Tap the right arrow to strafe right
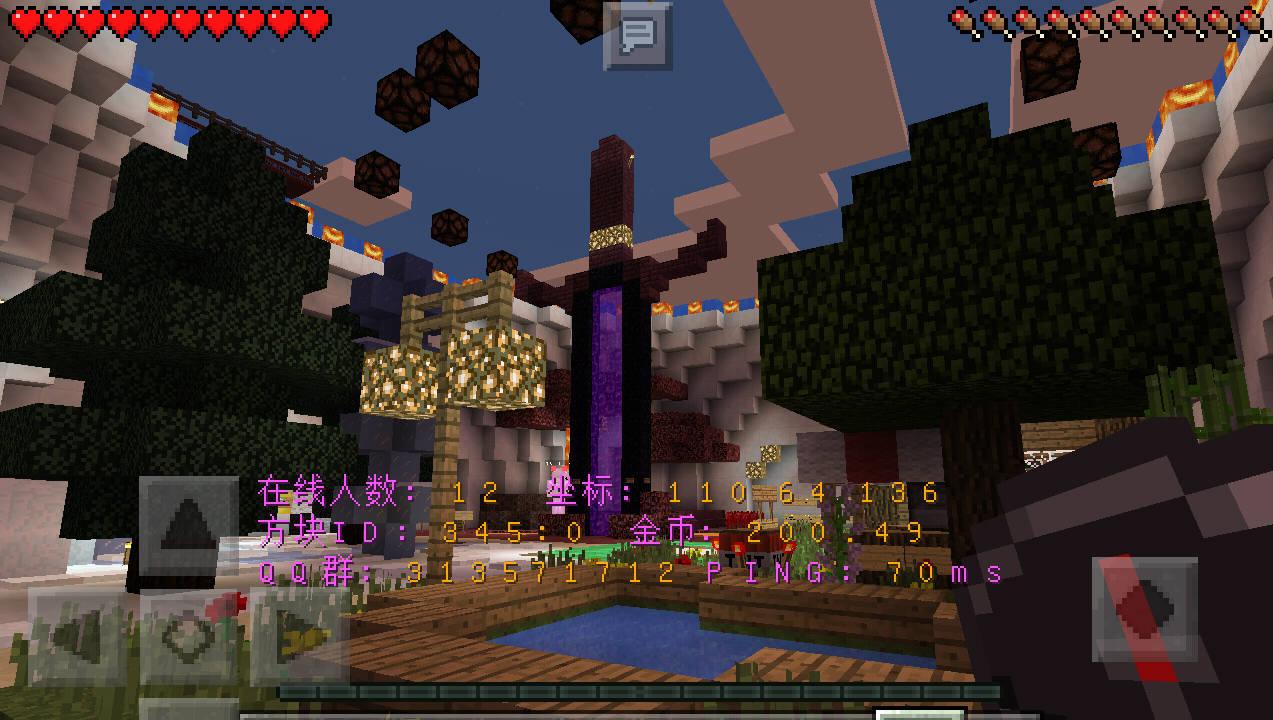Screen dimensions: 1273x720 (x=298, y=637)
